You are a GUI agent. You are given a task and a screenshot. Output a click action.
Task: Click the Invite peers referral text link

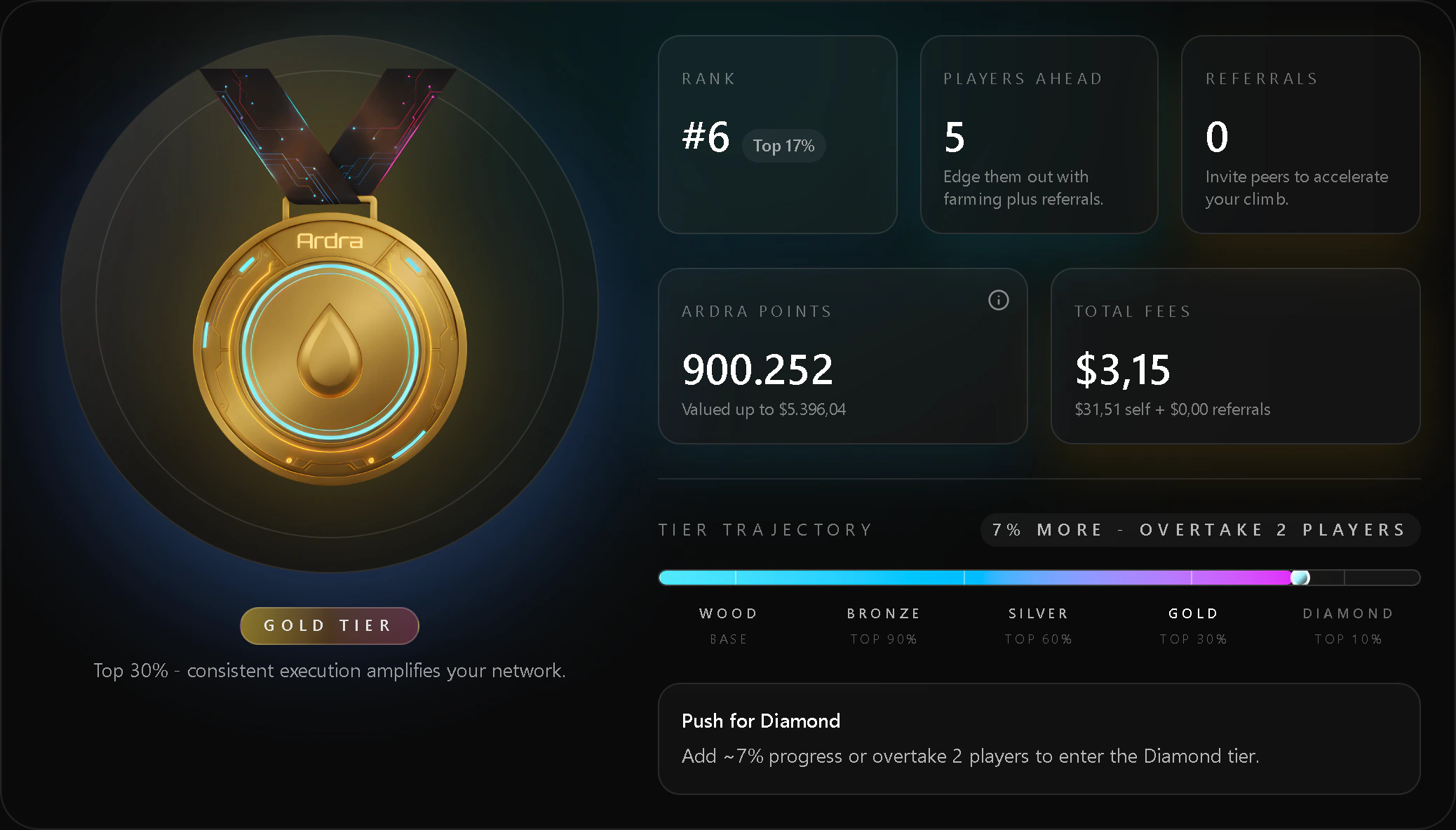1297,187
